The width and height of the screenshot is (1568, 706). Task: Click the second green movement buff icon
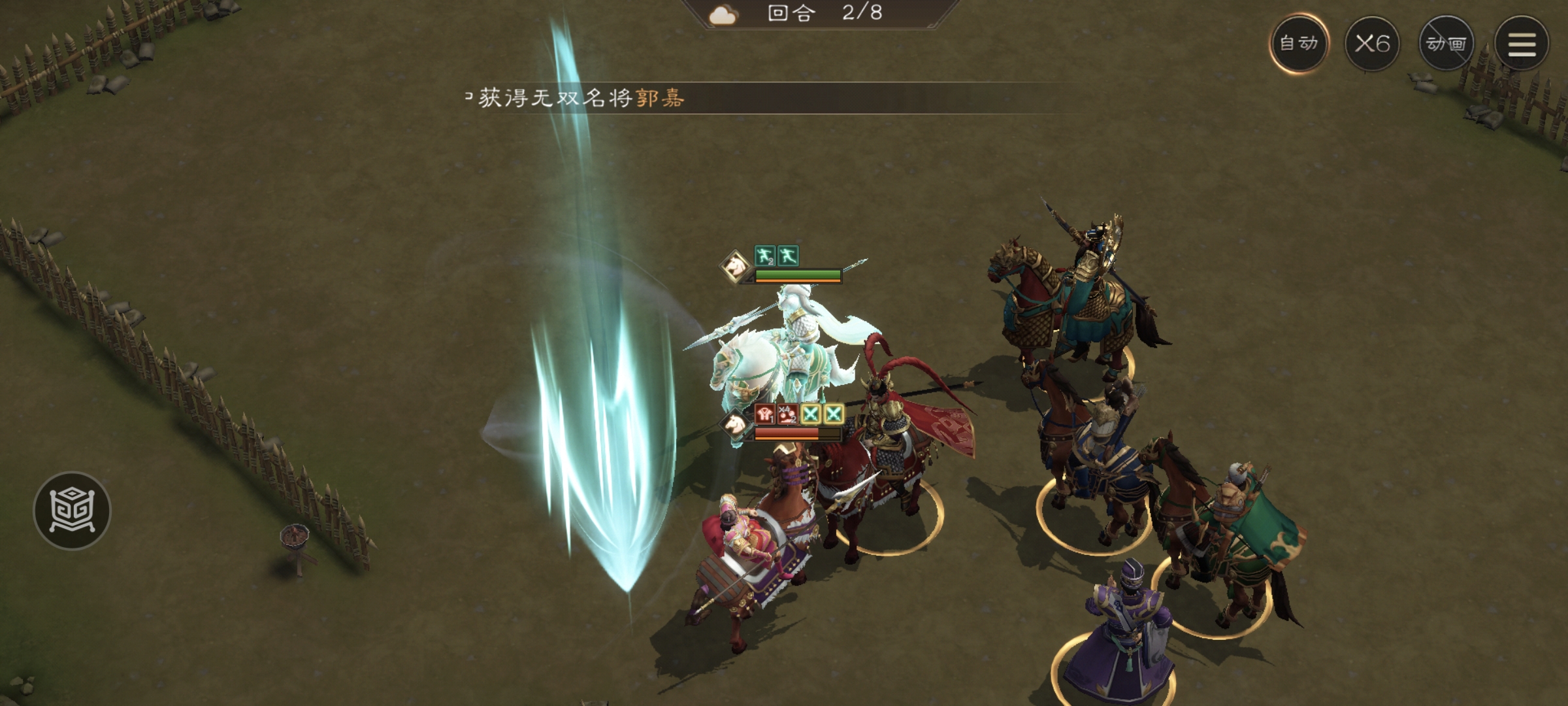tap(788, 257)
